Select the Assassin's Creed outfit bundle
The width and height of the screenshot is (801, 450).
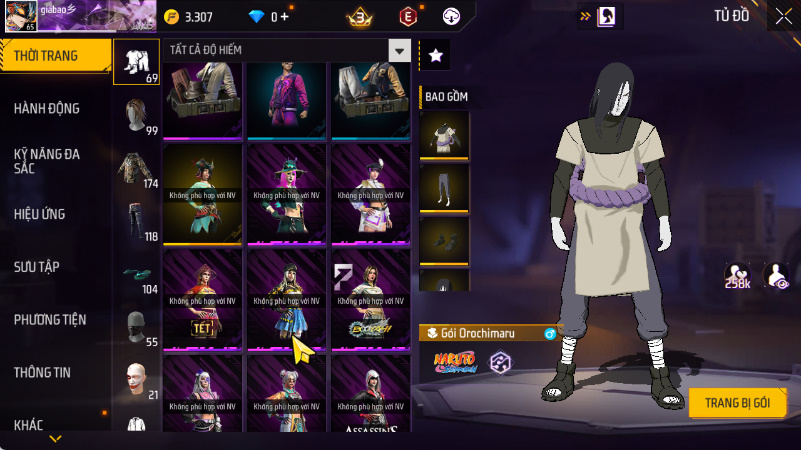coord(371,396)
